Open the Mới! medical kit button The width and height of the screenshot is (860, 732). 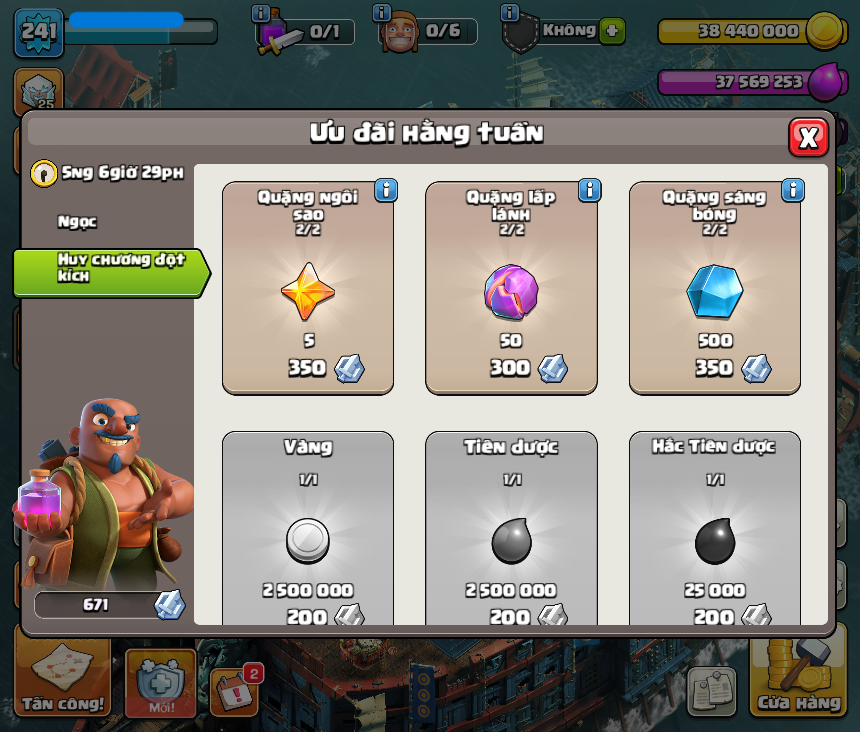point(160,685)
